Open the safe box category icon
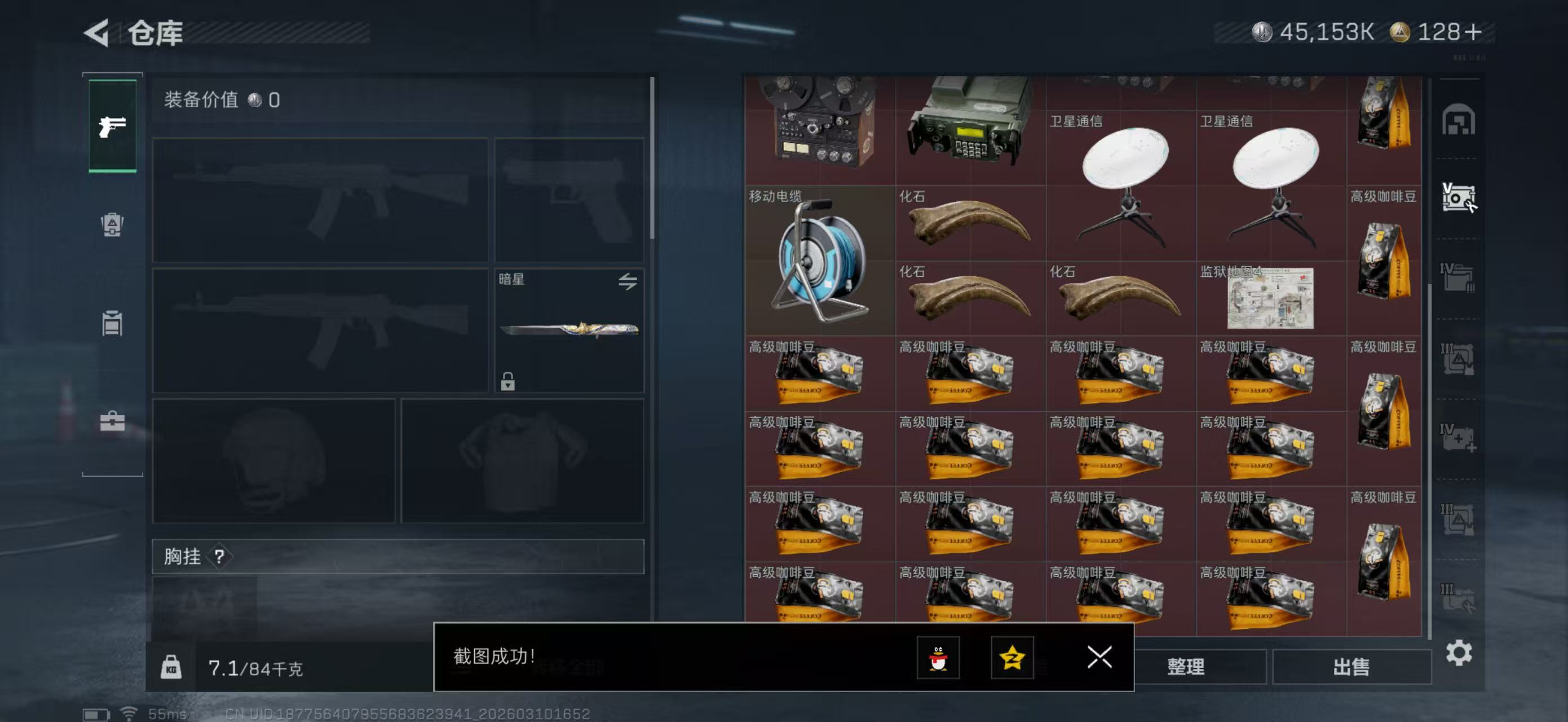This screenshot has height=722, width=1568. coord(1458,198)
